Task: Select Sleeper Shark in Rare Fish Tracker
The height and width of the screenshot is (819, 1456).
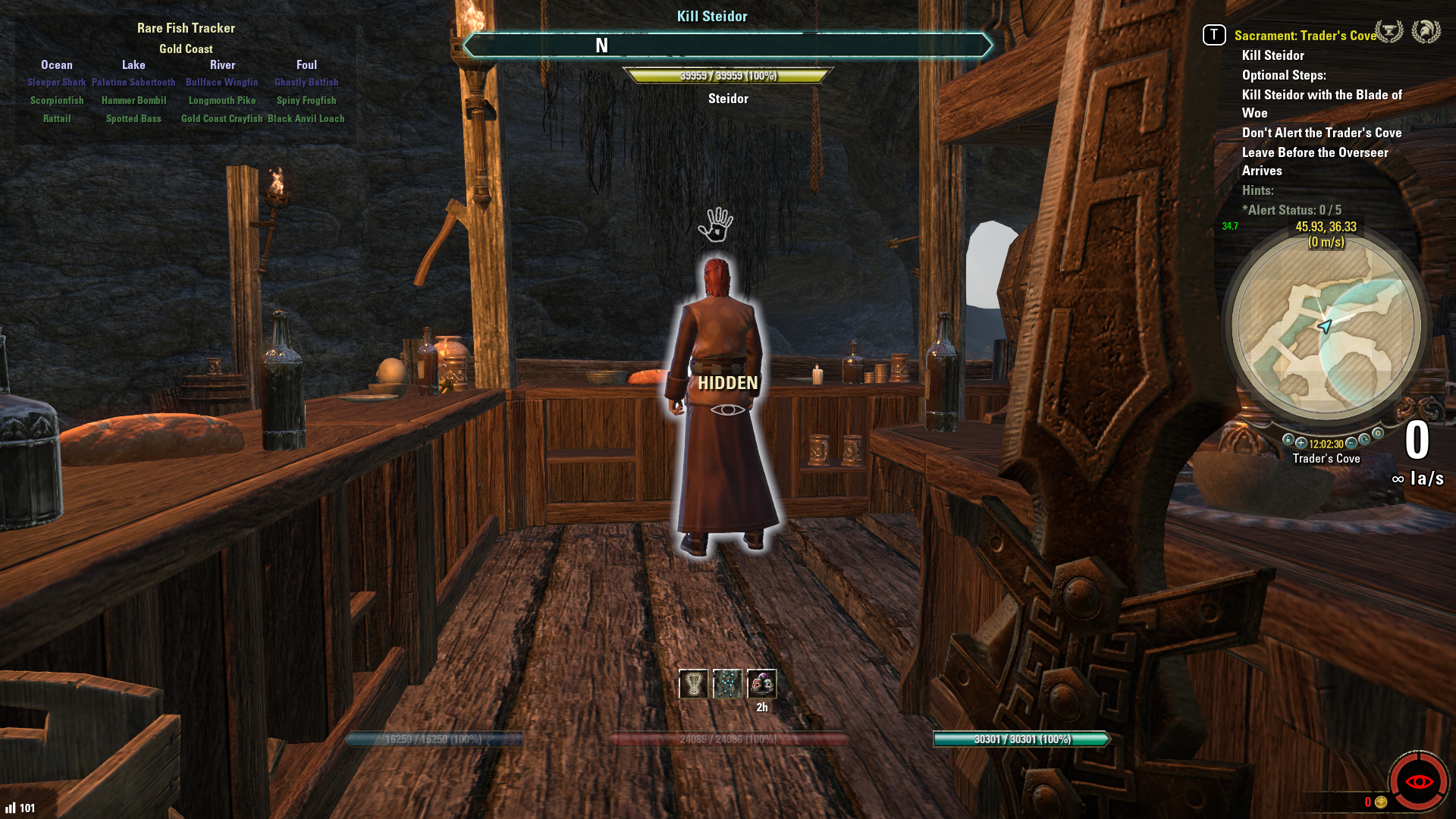Action: pyautogui.click(x=56, y=83)
